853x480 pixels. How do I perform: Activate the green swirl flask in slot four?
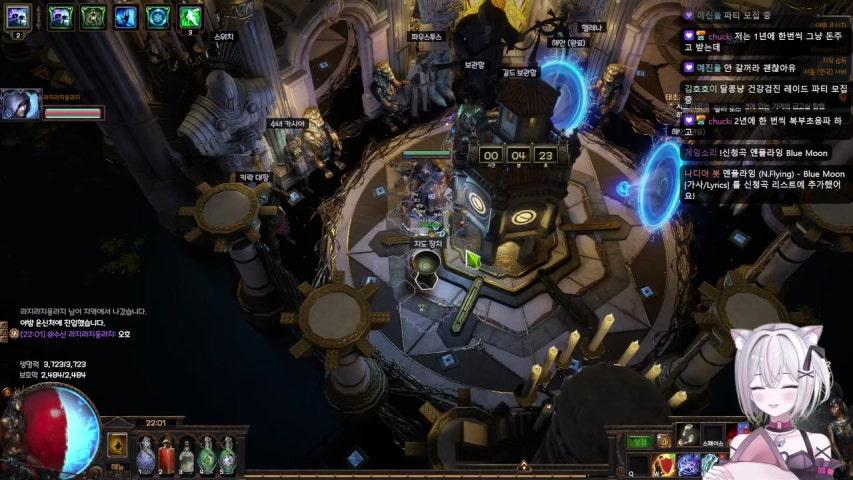[207, 456]
